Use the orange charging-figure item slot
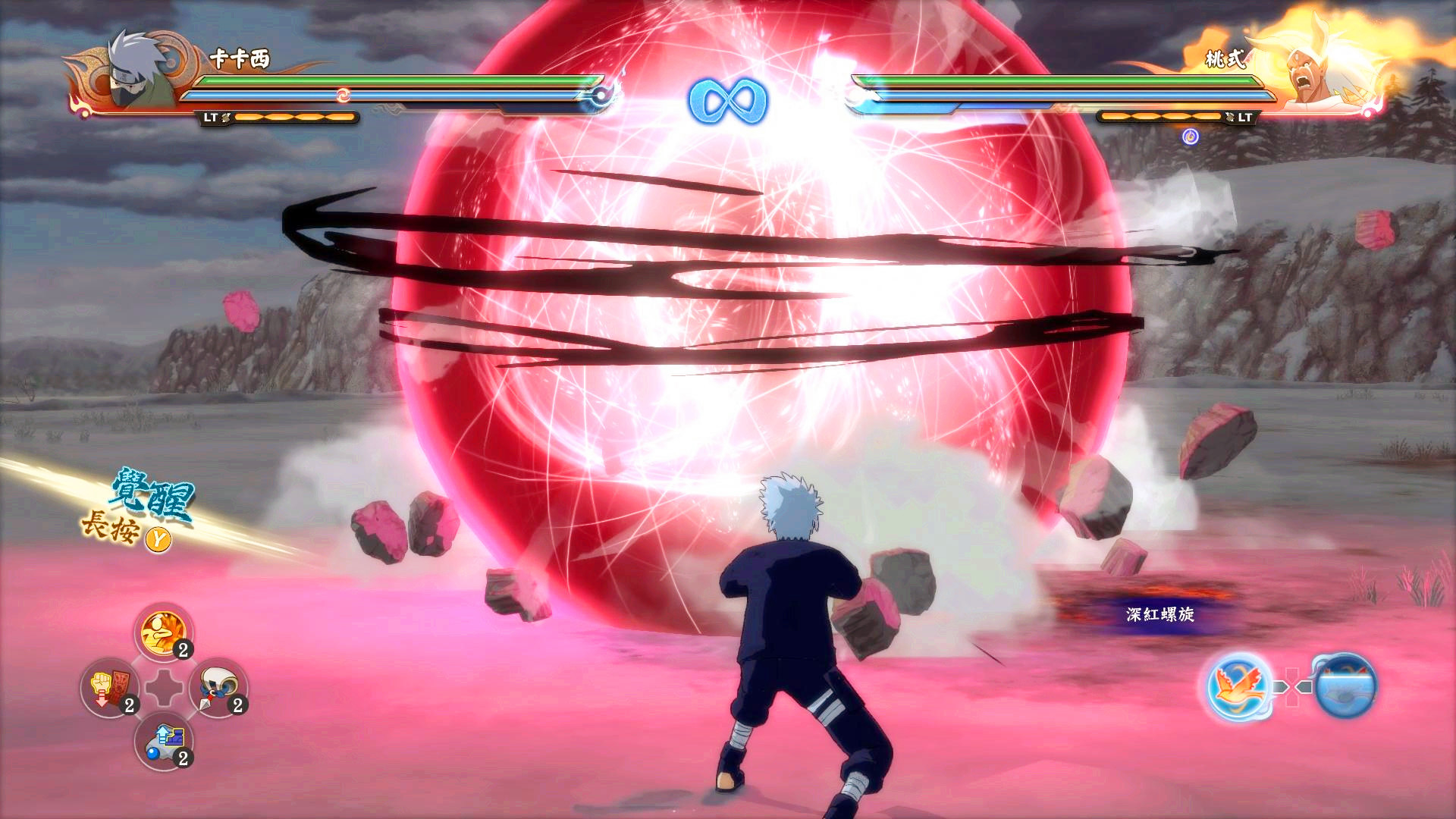This screenshot has width=1456, height=819. 163,633
